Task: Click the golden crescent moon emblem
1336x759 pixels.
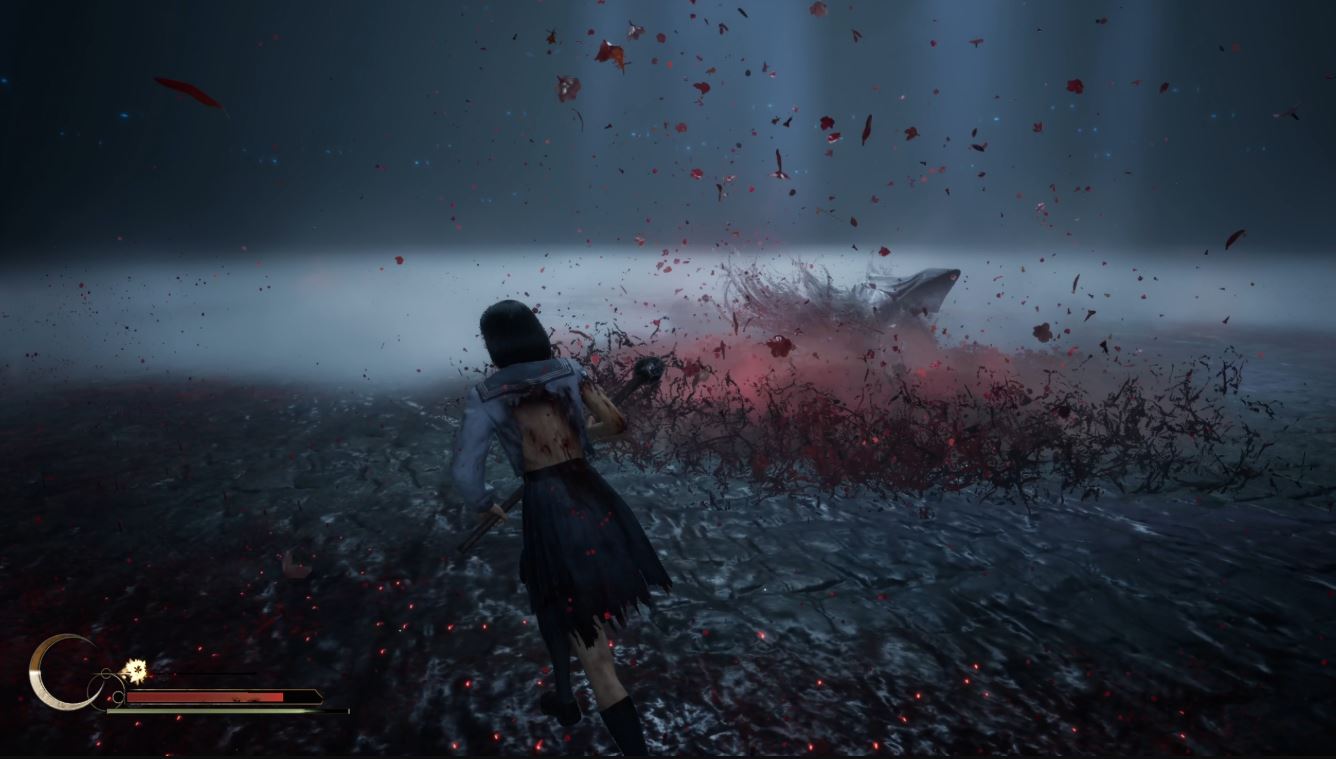Action: [x=57, y=673]
